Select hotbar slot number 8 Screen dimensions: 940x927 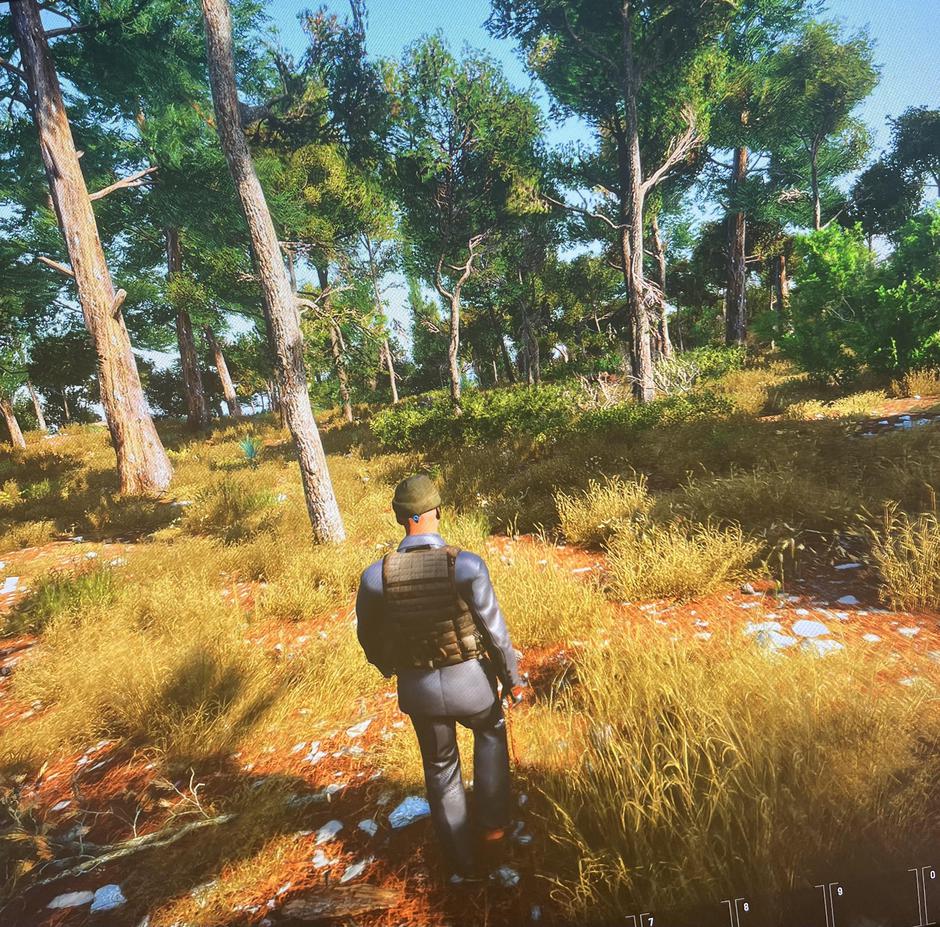[778, 912]
